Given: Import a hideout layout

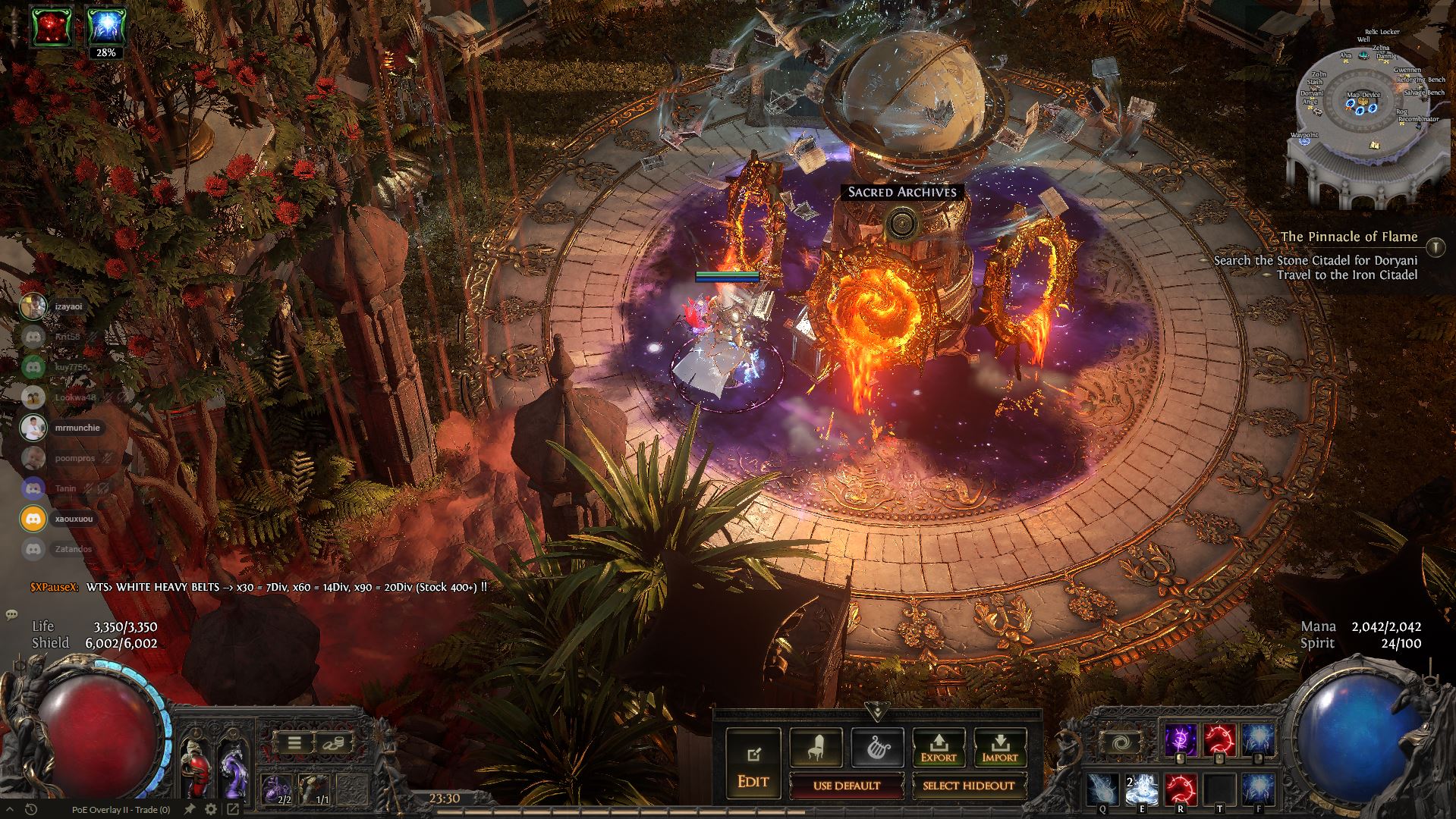Looking at the screenshot, I should 999,748.
